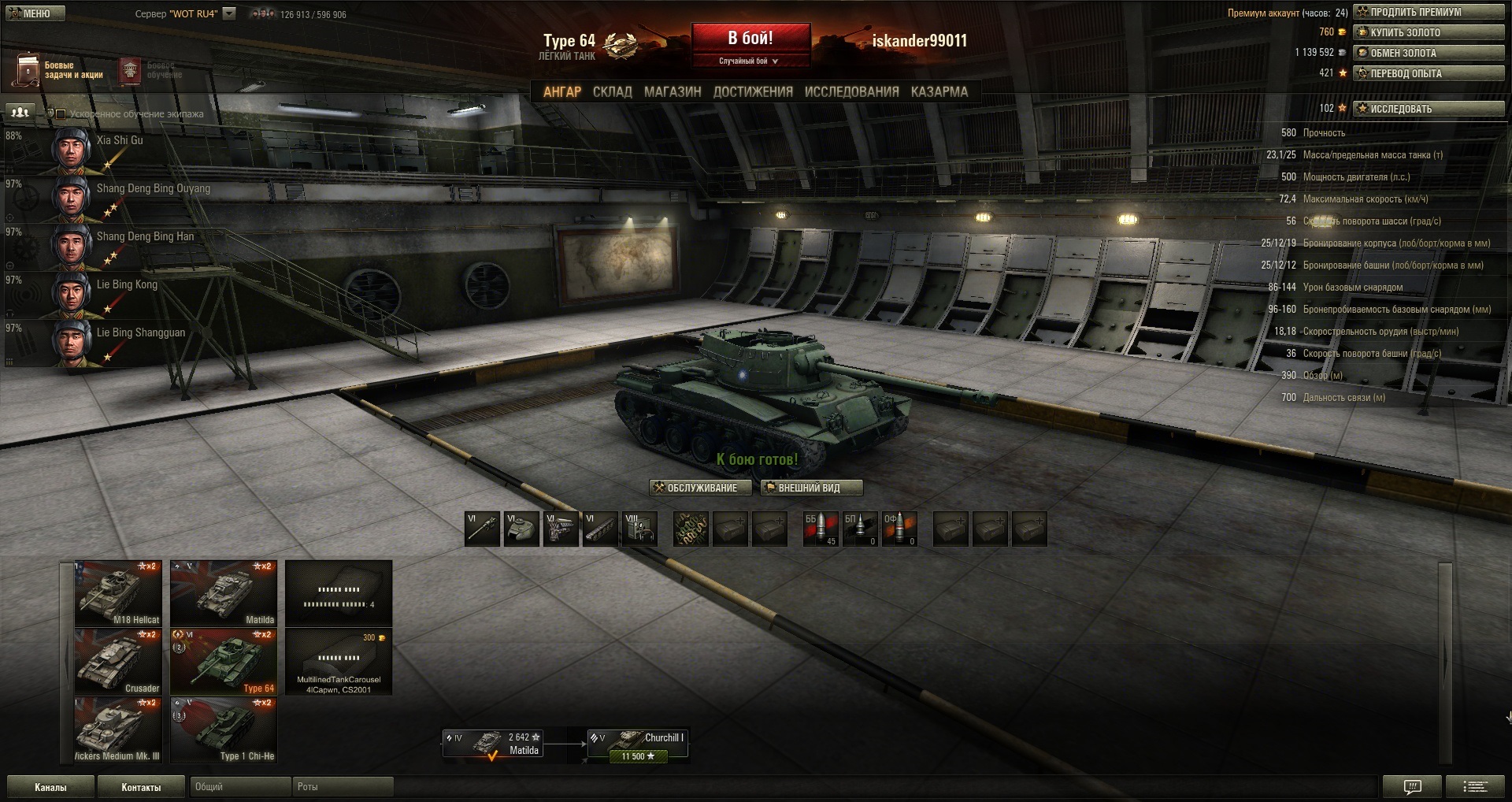Click the ПРОДЛИТЬ ПРЕМИУМ button
Image resolution: width=1512 pixels, height=802 pixels.
coord(1429,12)
